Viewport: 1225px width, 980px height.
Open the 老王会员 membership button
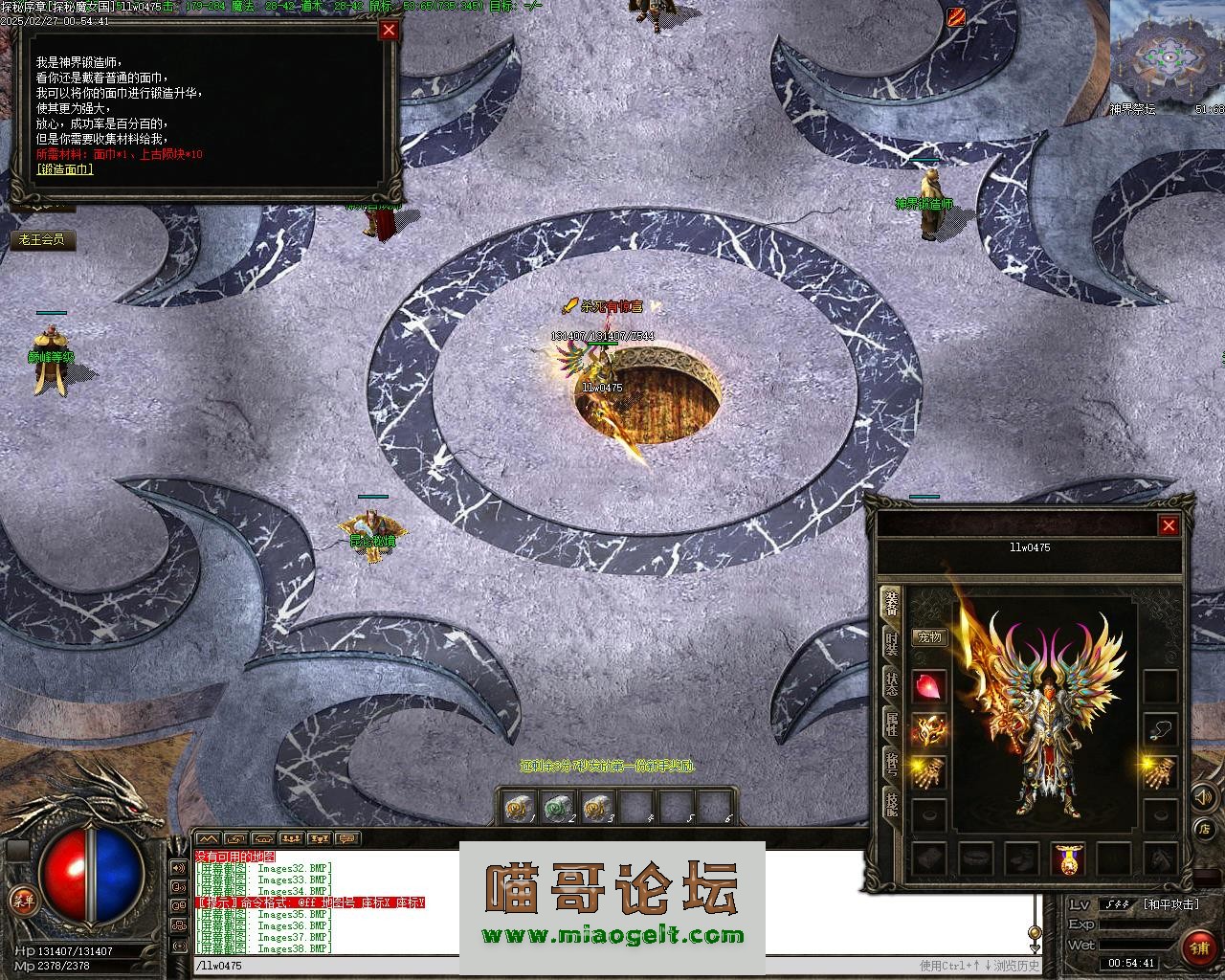pyautogui.click(x=42, y=239)
